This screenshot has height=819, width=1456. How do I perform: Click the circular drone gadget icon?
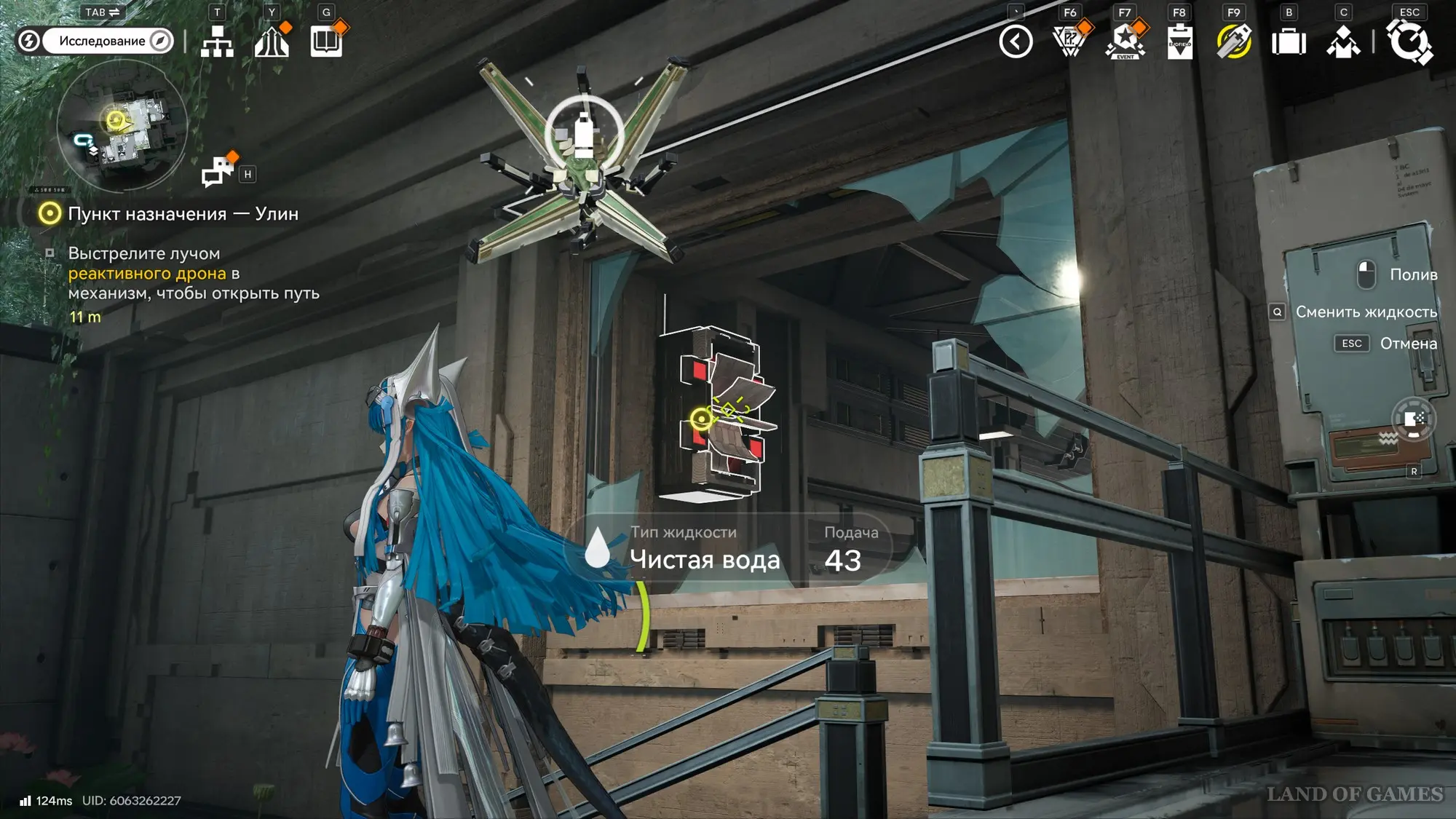(x=1413, y=419)
